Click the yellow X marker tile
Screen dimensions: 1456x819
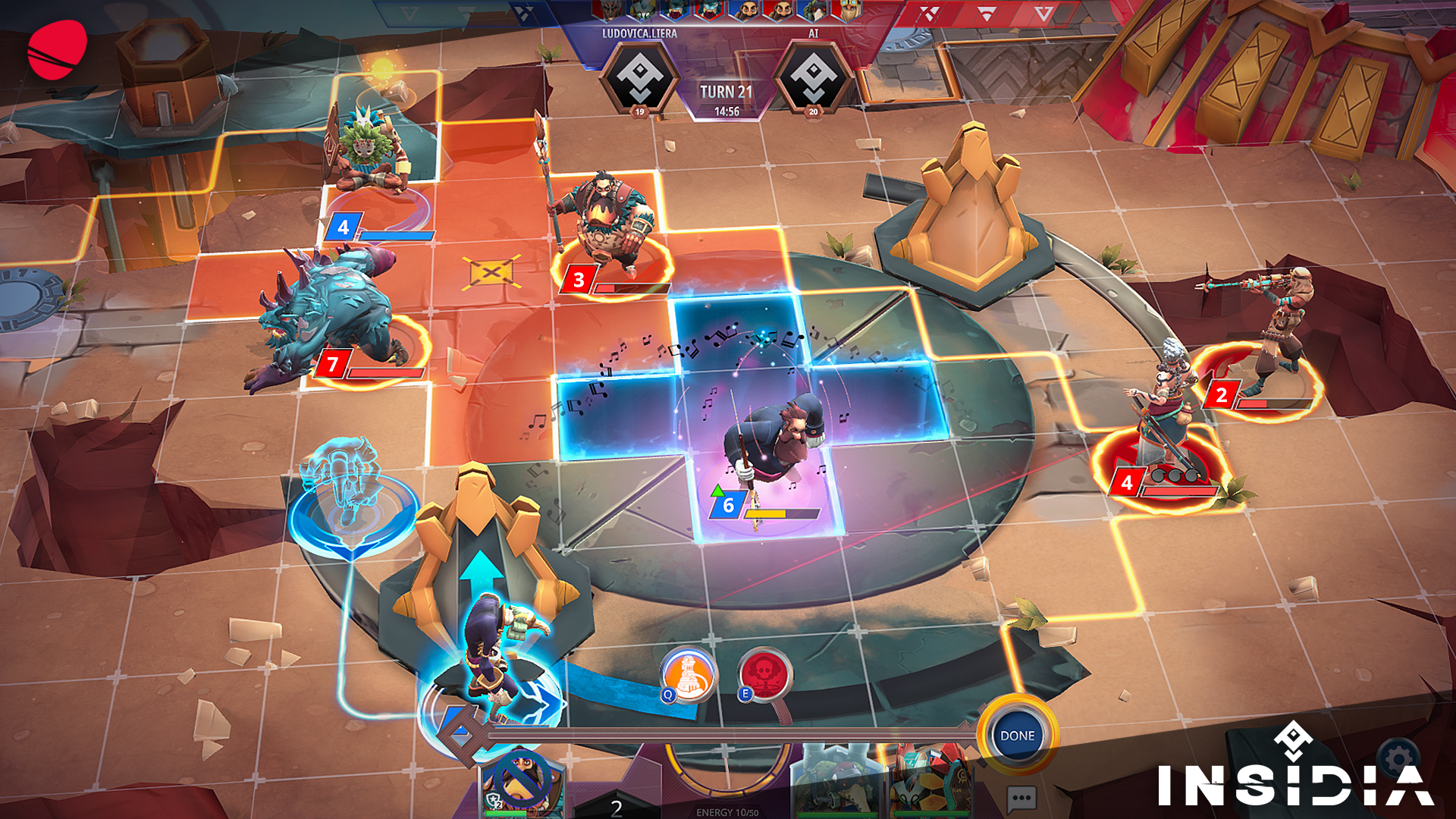(491, 271)
